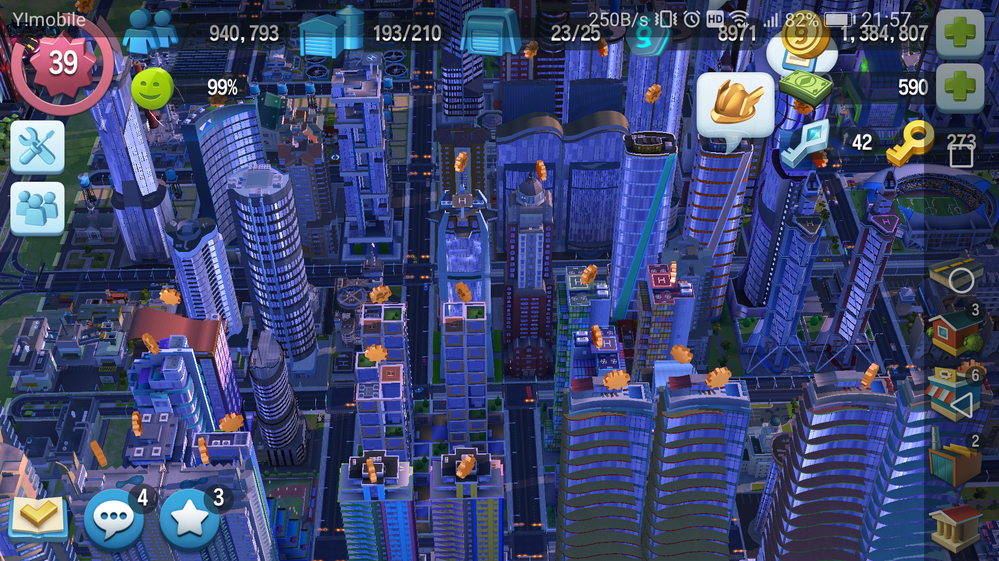Viewport: 999px width, 561px height.
Task: Buy SimCash with the lower green plus
Action: [x=960, y=87]
